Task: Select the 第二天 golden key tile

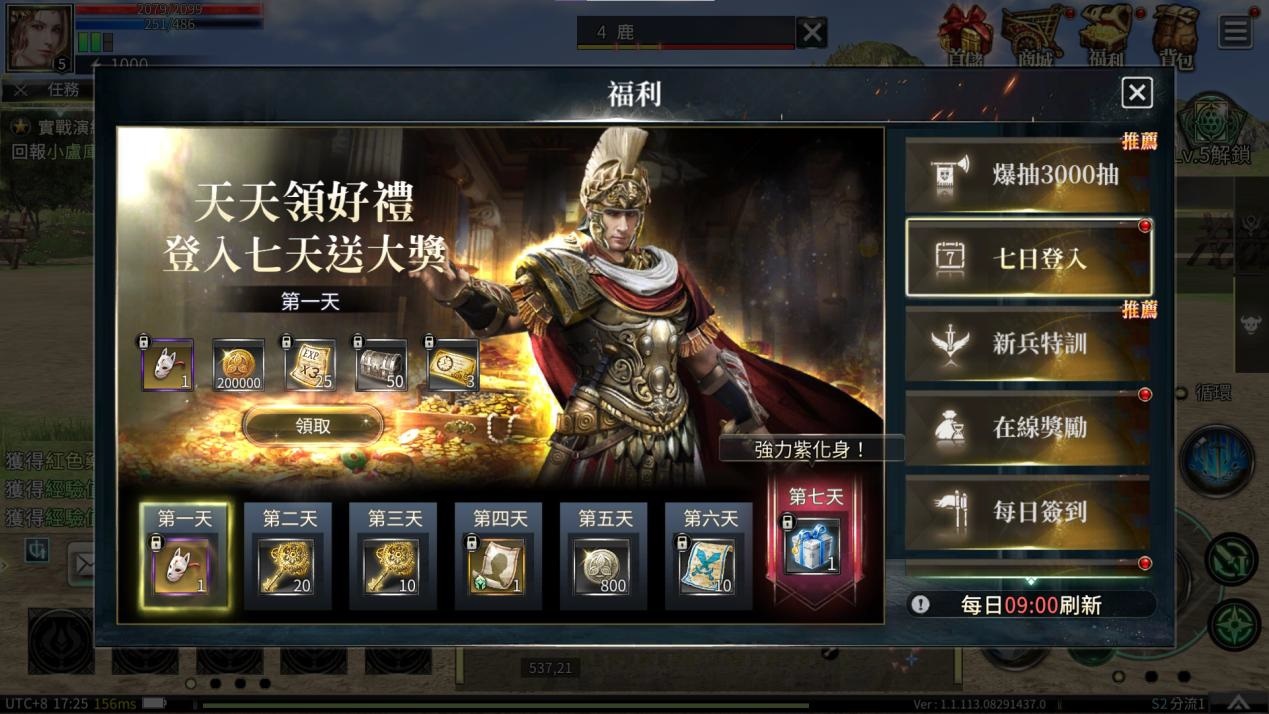Action: [x=289, y=556]
